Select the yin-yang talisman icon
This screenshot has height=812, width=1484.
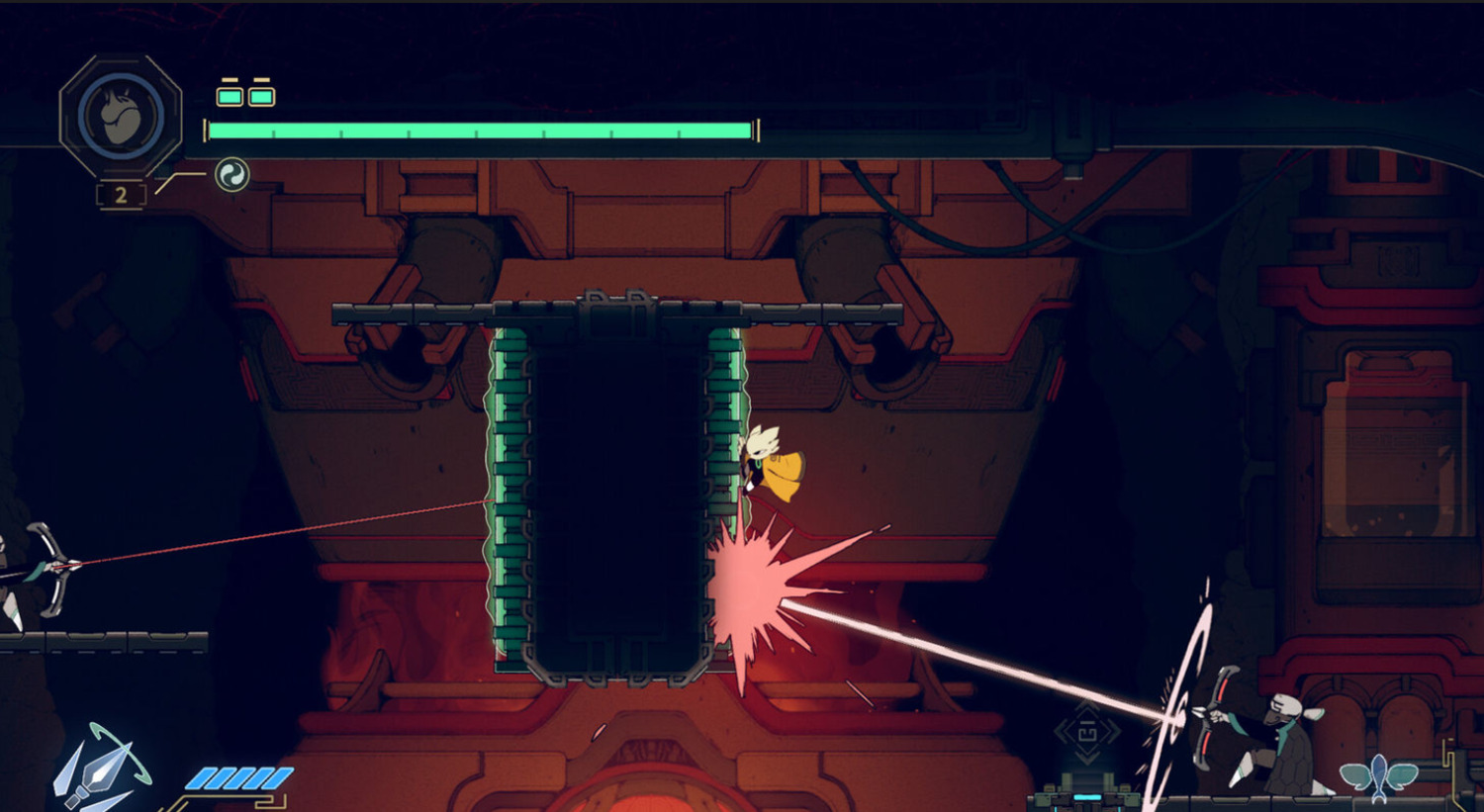232,175
